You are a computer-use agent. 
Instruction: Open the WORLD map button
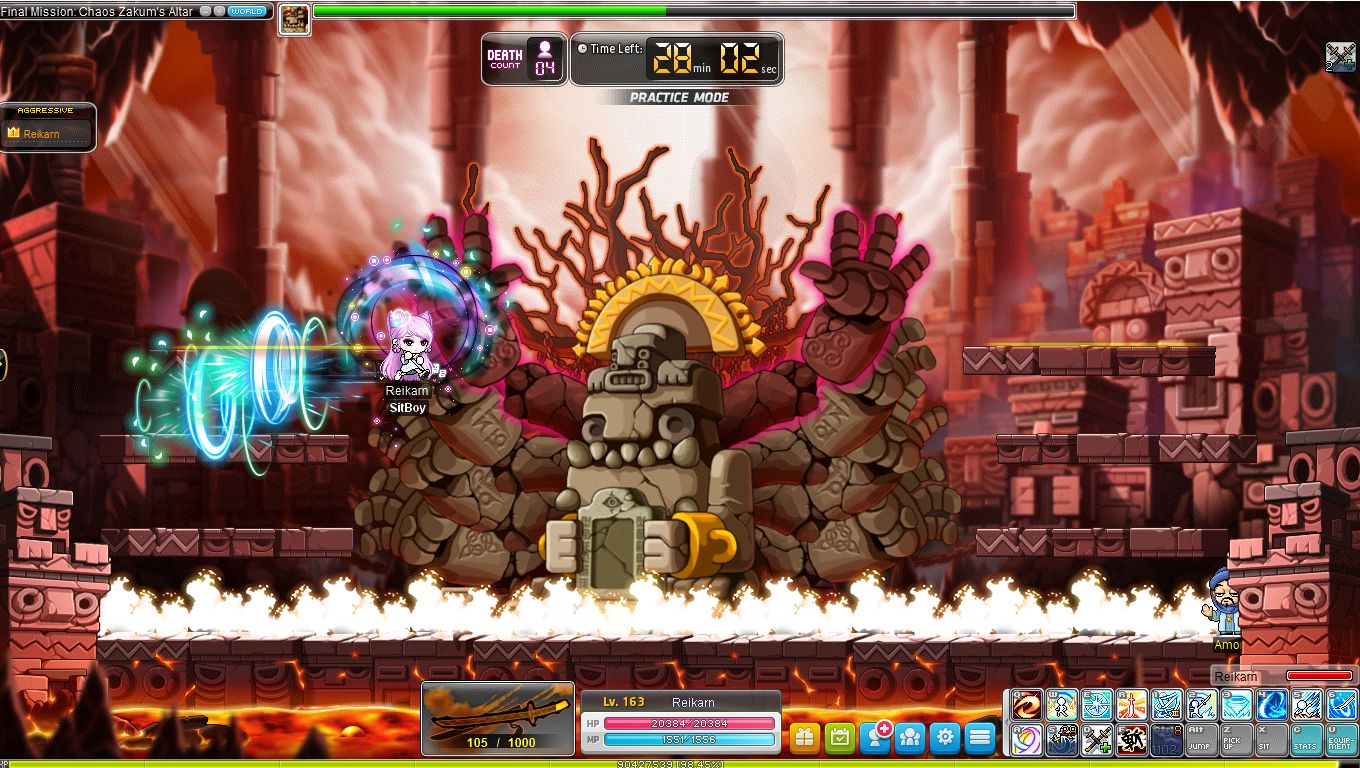(x=246, y=11)
